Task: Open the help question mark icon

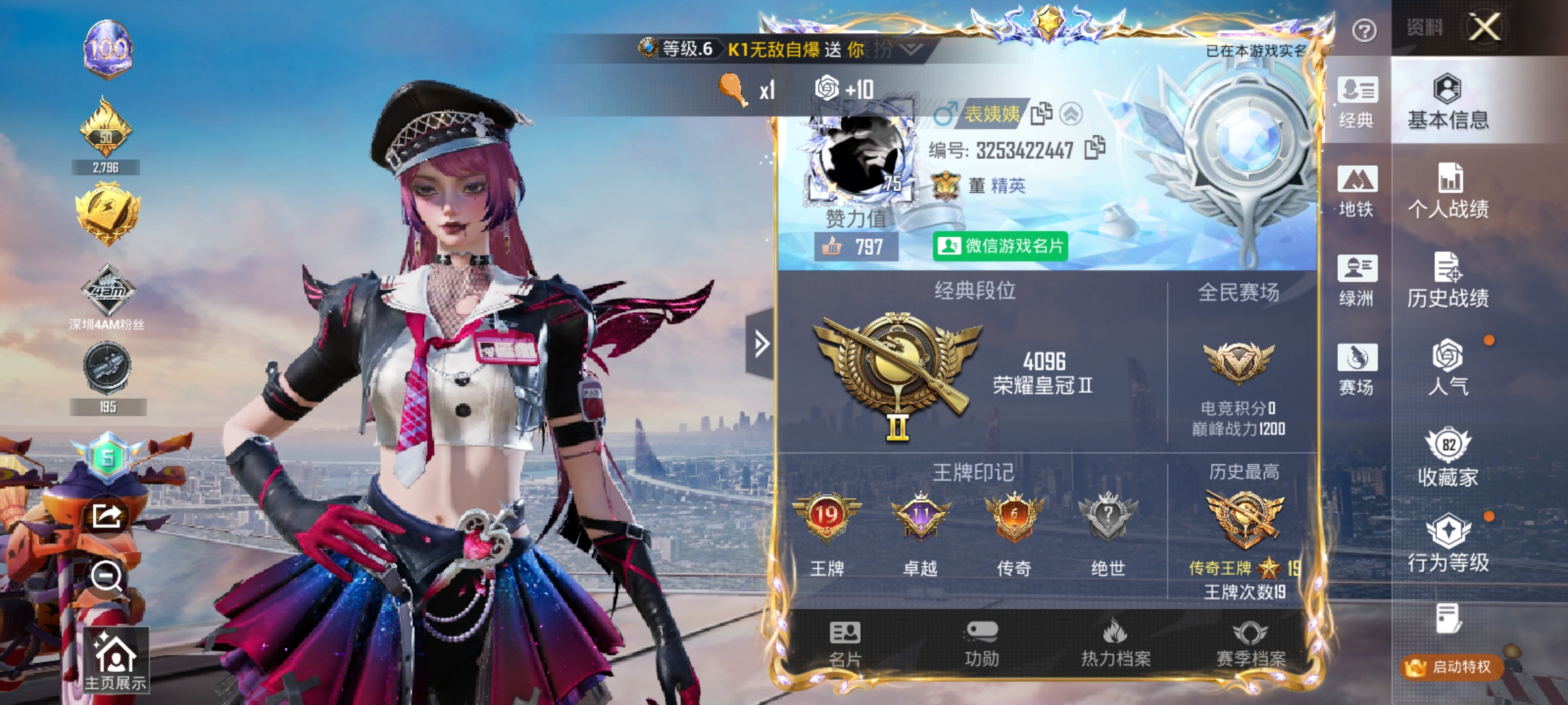Action: pyautogui.click(x=1365, y=30)
